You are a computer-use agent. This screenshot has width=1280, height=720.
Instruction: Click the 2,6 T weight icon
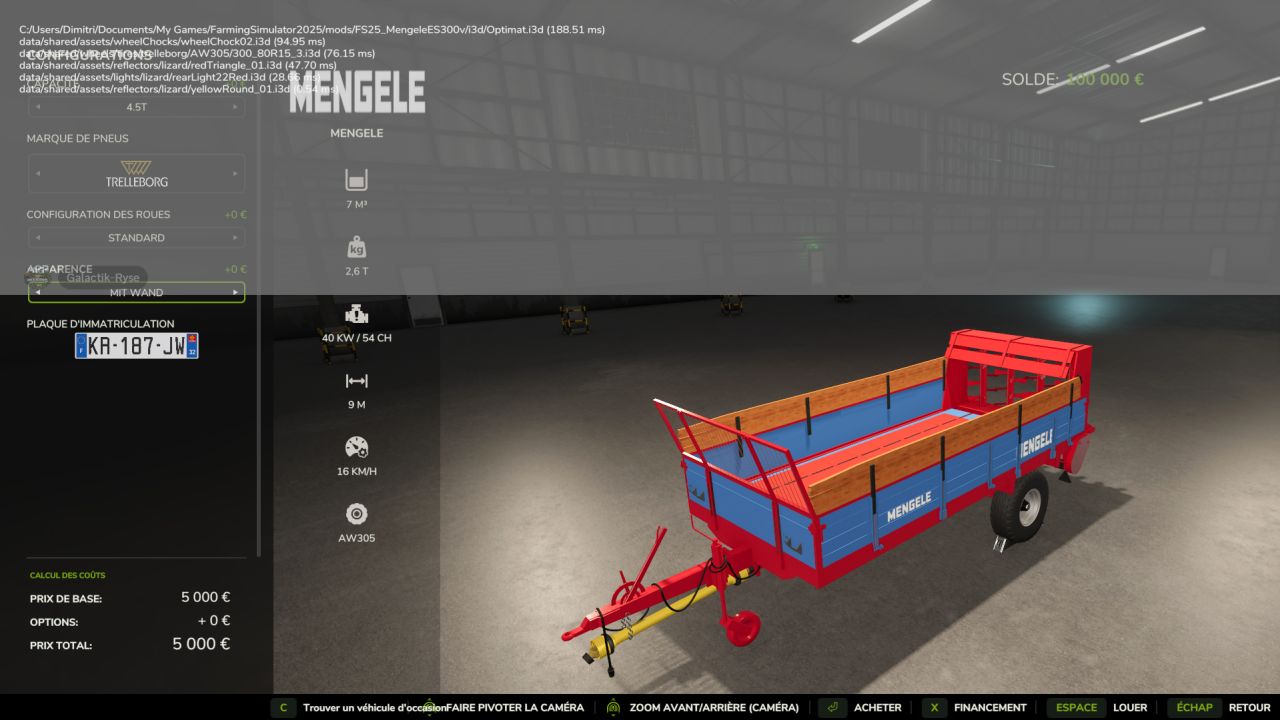coord(357,246)
